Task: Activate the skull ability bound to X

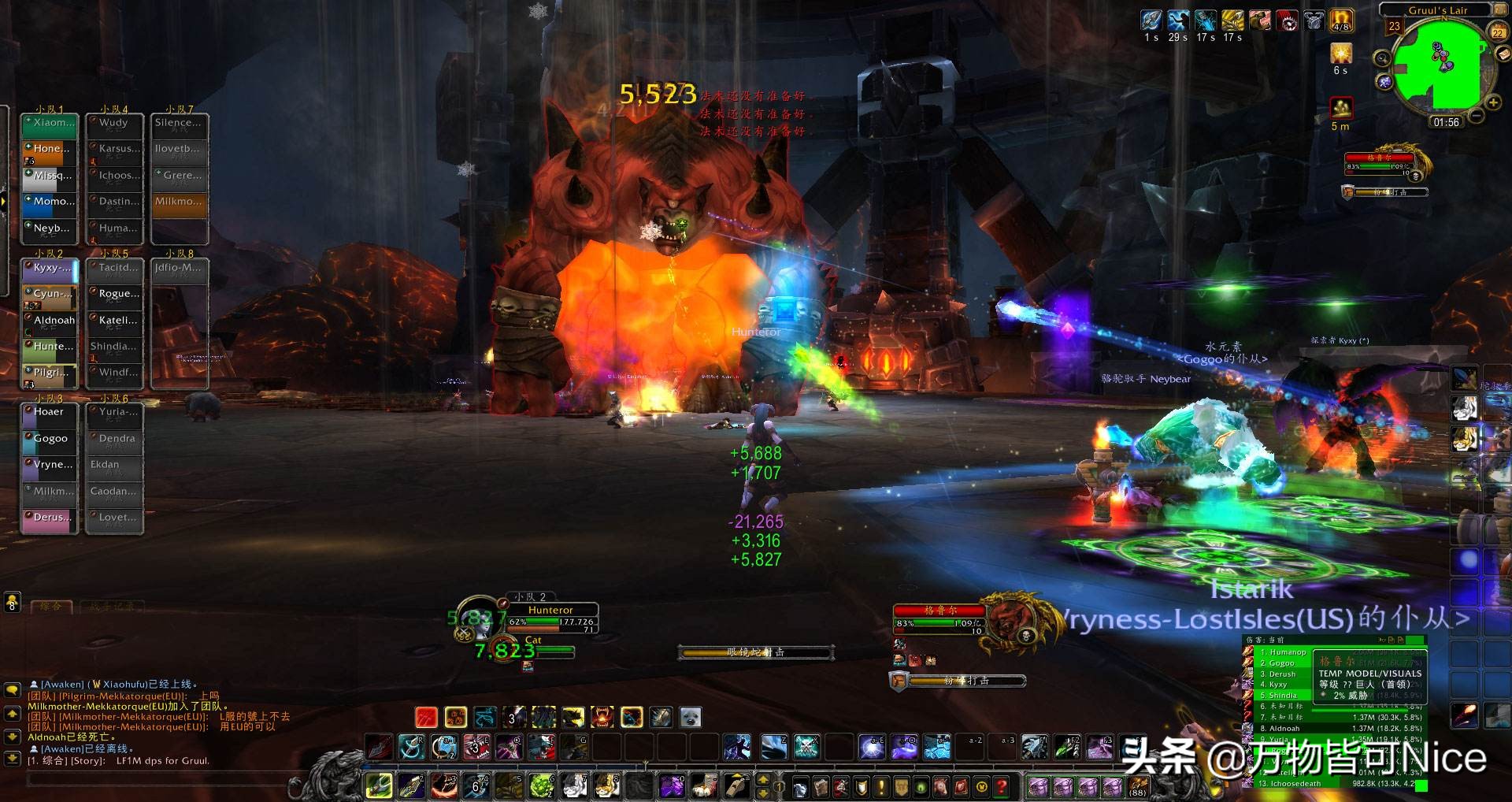Action: pyautogui.click(x=807, y=746)
